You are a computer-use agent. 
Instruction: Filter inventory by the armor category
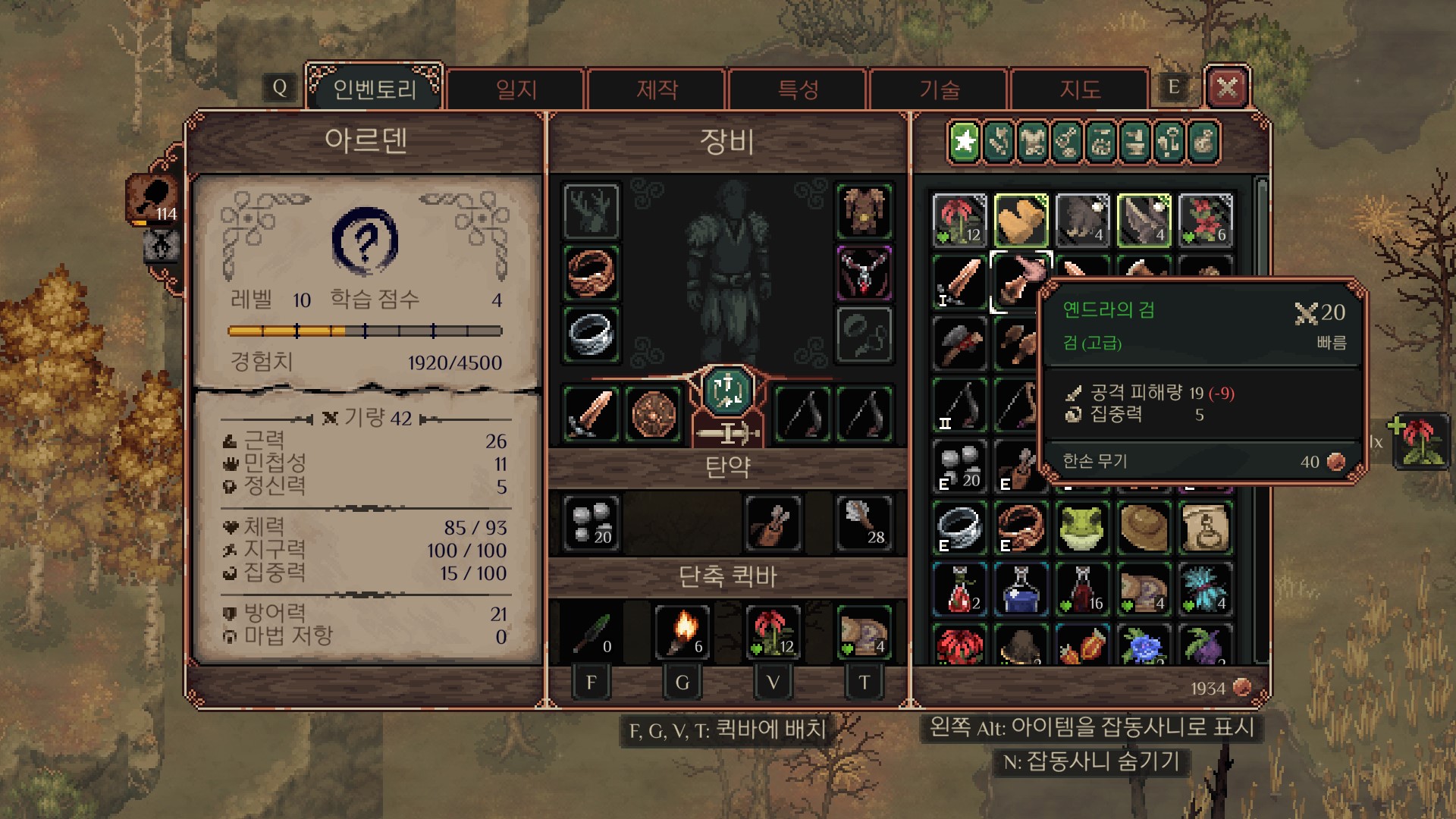1033,142
